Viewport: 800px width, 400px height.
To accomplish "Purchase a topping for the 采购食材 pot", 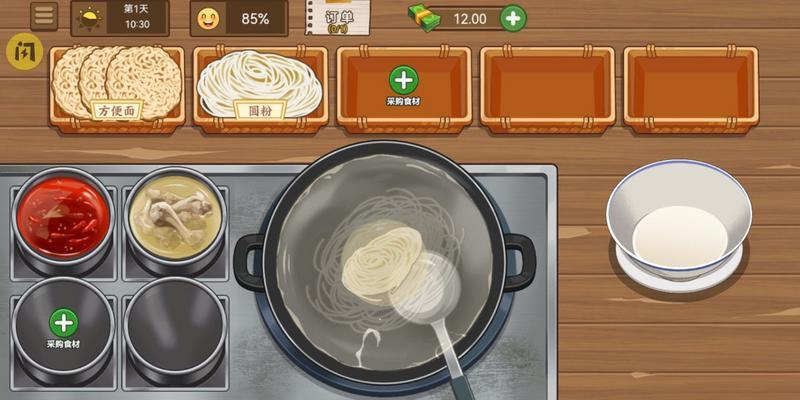I will [x=64, y=327].
